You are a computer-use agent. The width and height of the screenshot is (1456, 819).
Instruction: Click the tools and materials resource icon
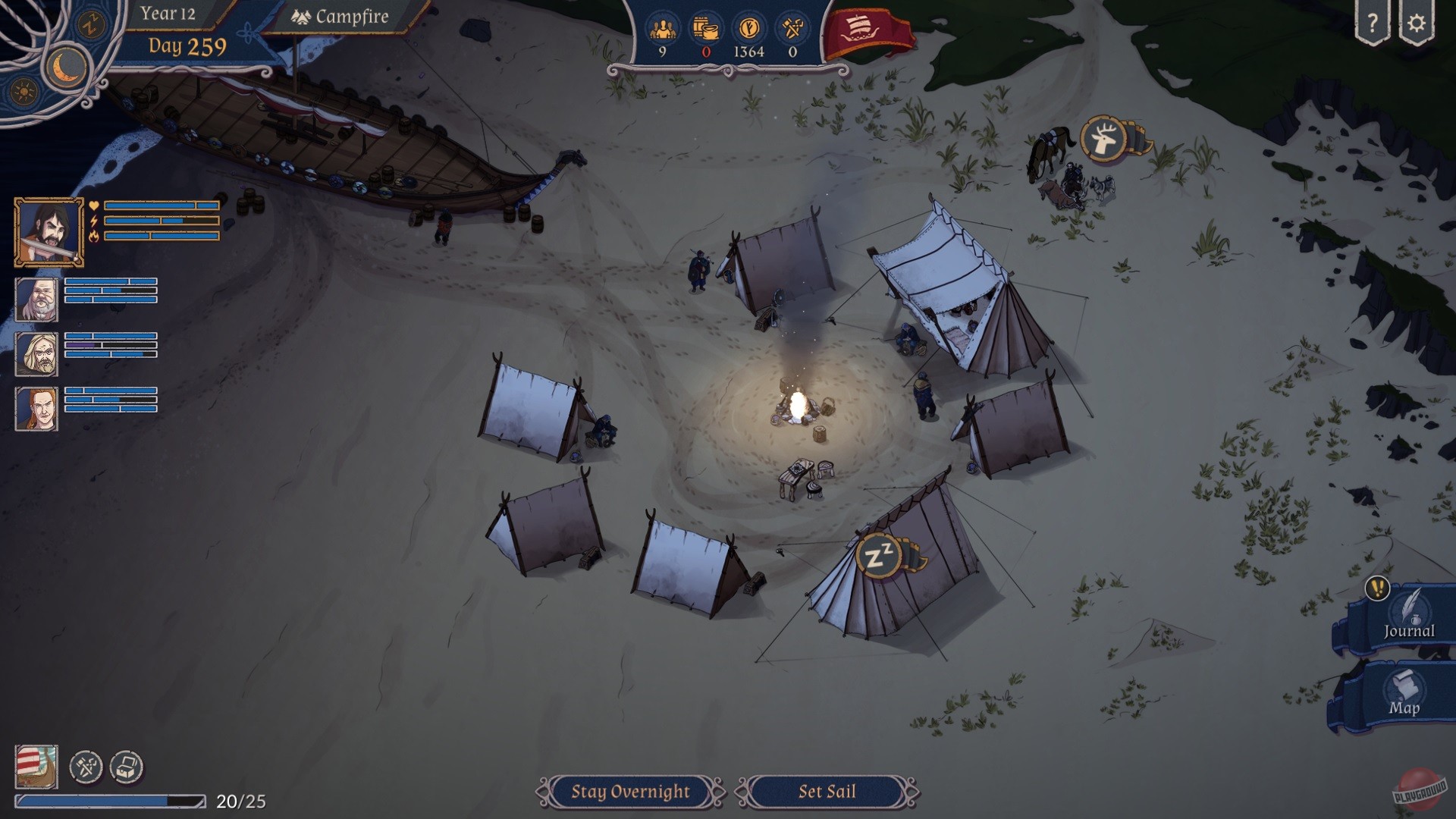click(x=791, y=27)
